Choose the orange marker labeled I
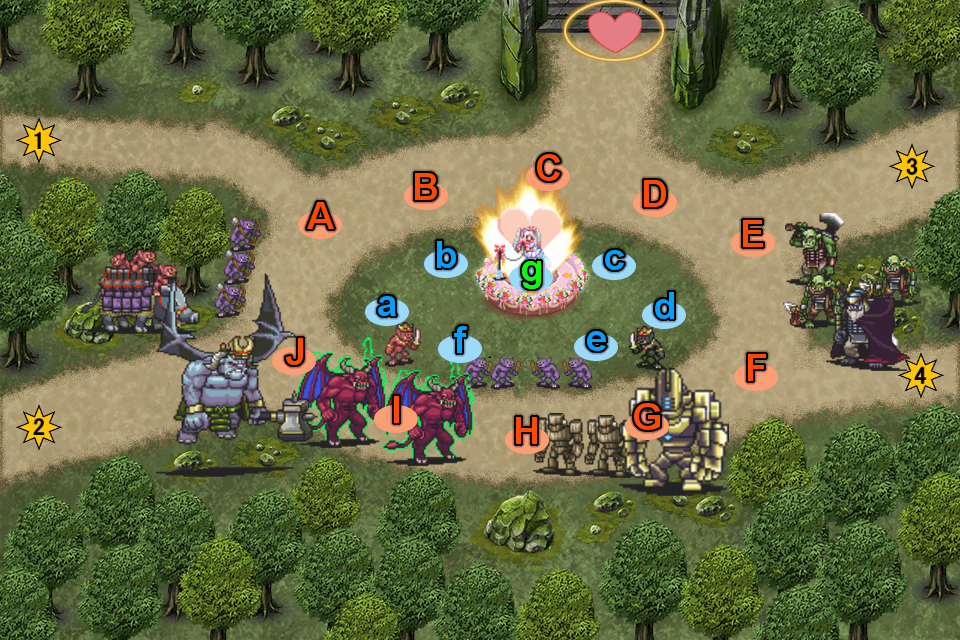Viewport: 960px width, 640px height. [x=396, y=411]
